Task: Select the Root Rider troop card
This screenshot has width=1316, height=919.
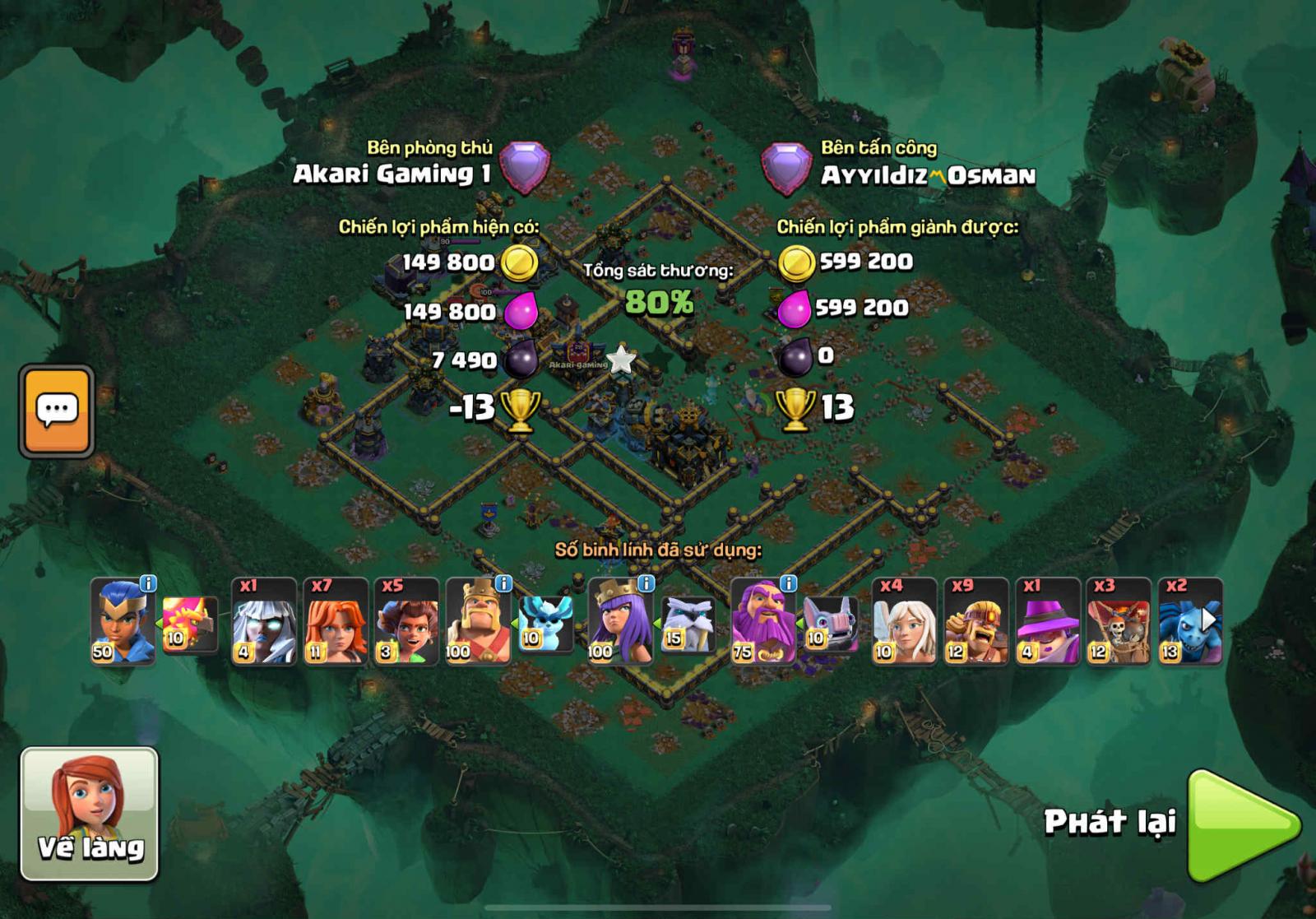Action: pos(406,621)
